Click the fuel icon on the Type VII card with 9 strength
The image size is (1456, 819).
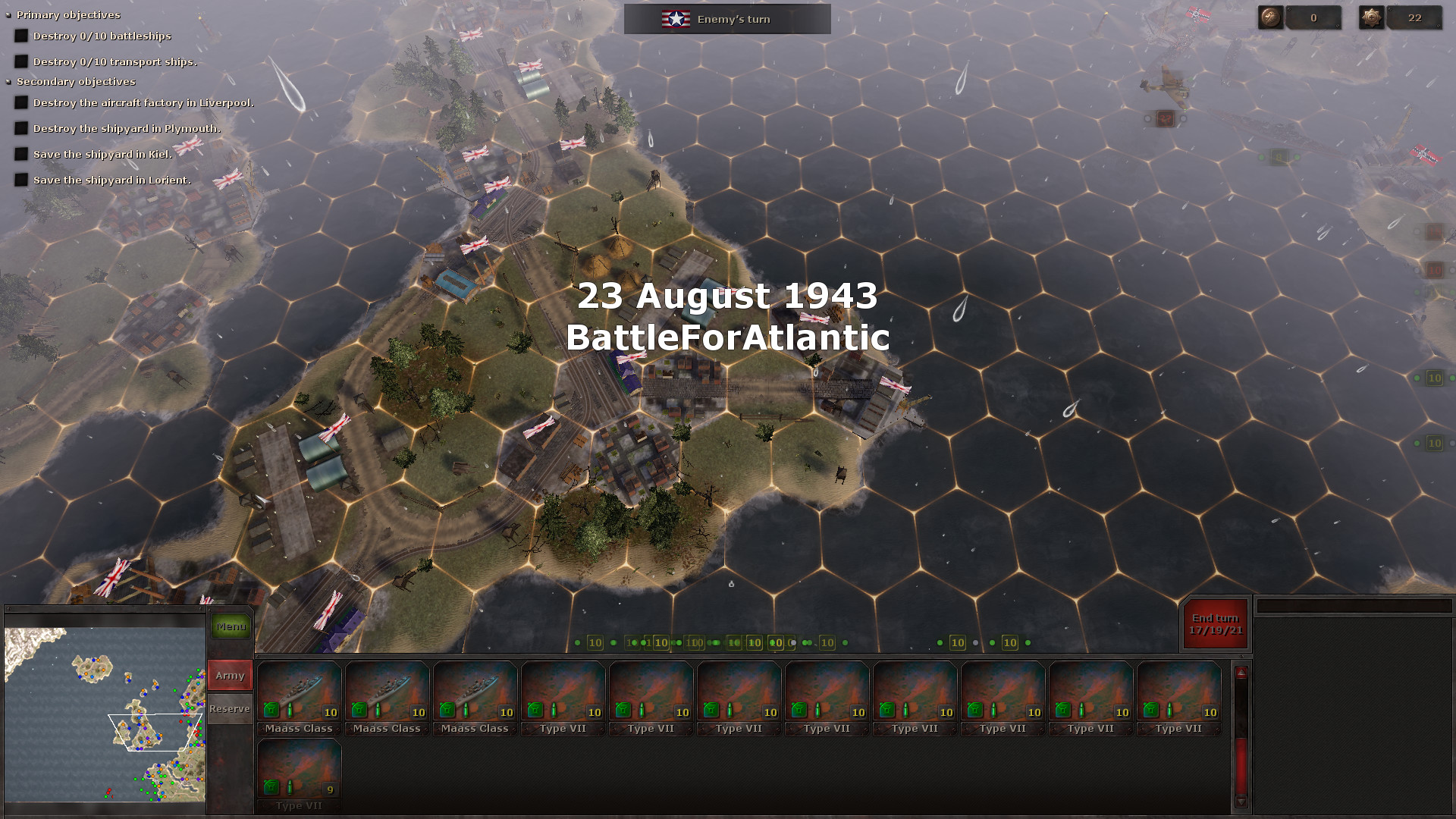271,787
